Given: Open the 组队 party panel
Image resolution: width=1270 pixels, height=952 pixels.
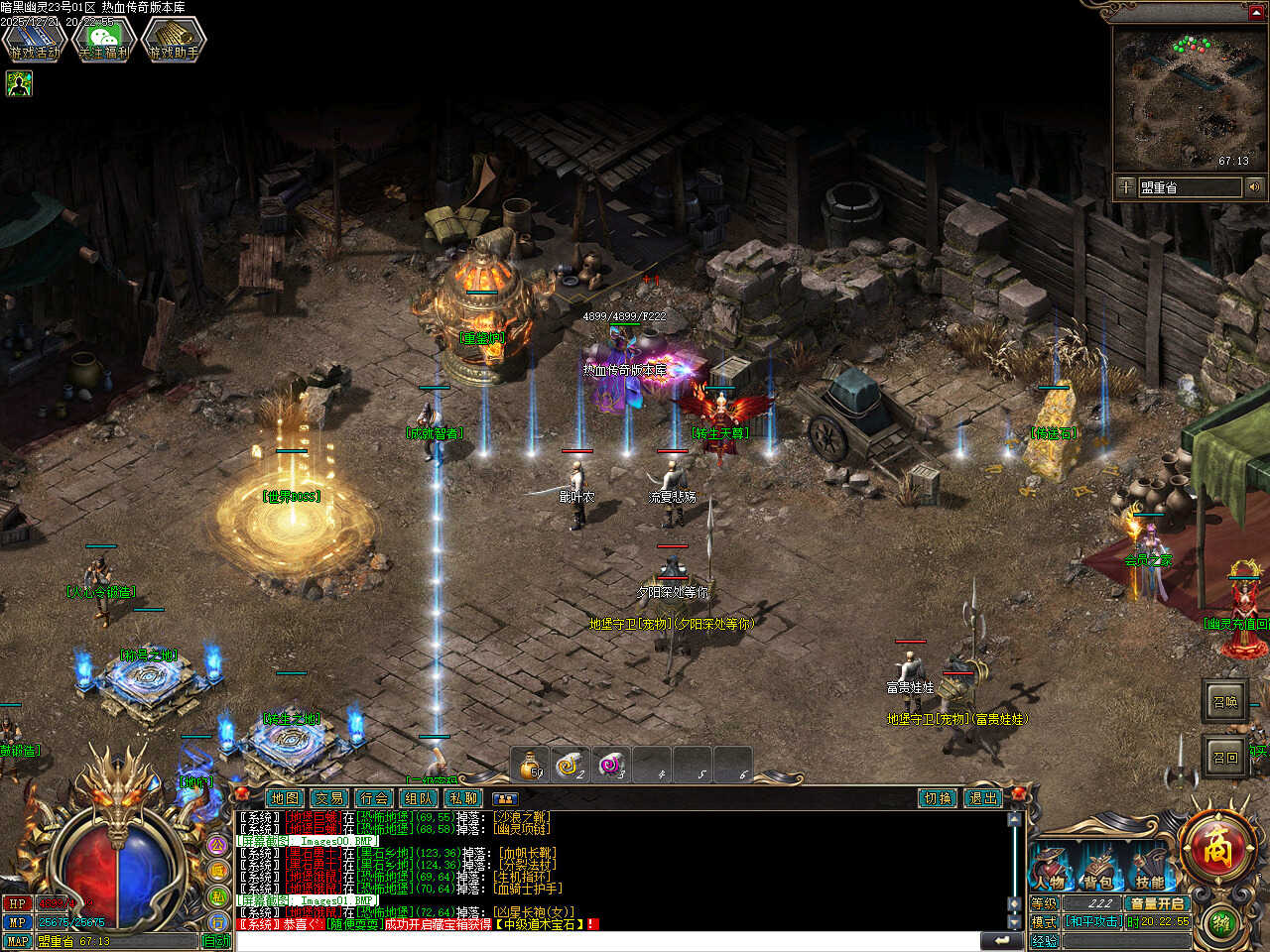Looking at the screenshot, I should (x=419, y=798).
